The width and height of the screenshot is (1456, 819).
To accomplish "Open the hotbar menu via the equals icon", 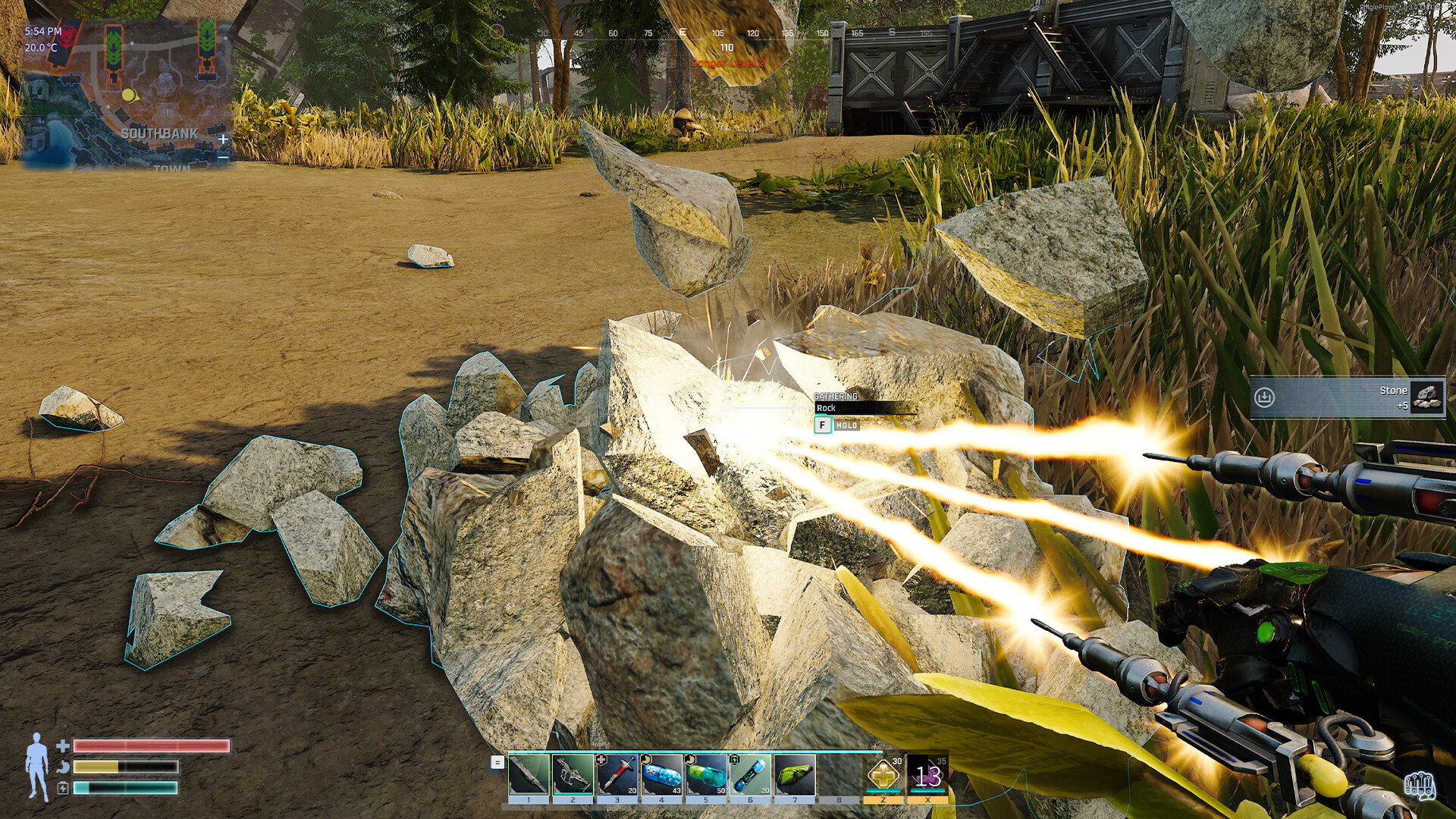I will [497, 764].
